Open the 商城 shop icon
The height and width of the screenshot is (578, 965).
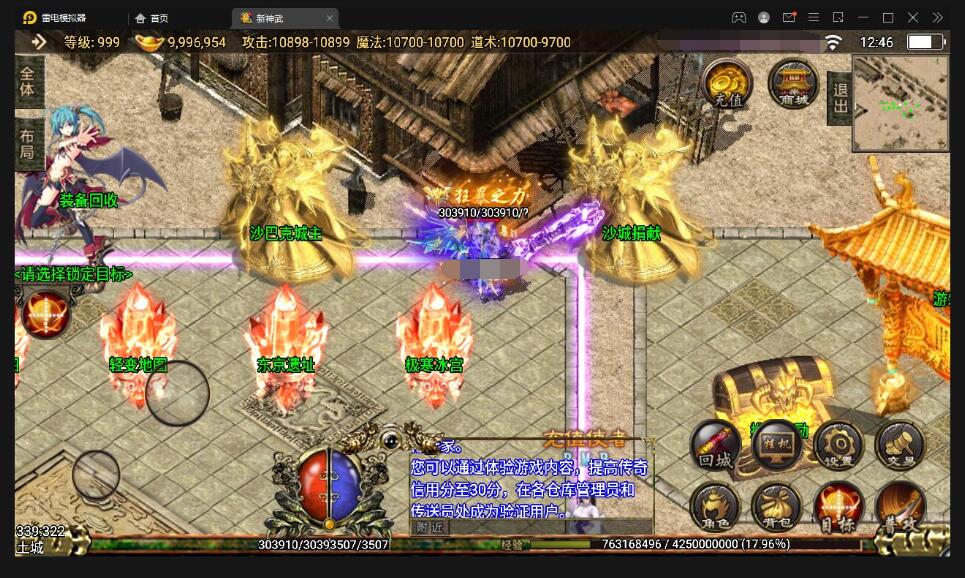pyautogui.click(x=793, y=83)
